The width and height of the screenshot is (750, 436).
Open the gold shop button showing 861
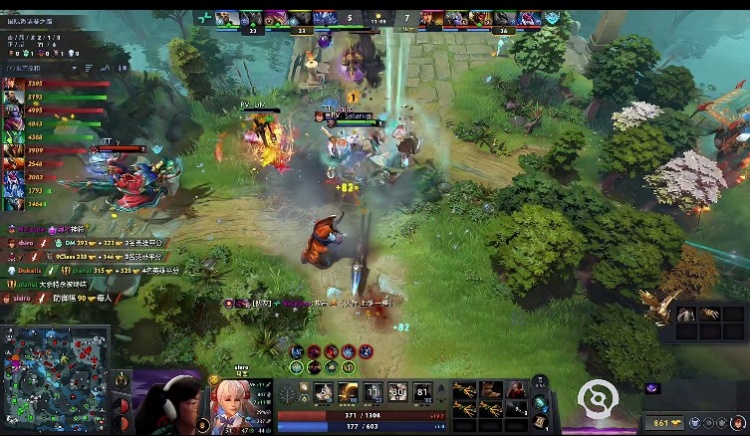tap(664, 423)
